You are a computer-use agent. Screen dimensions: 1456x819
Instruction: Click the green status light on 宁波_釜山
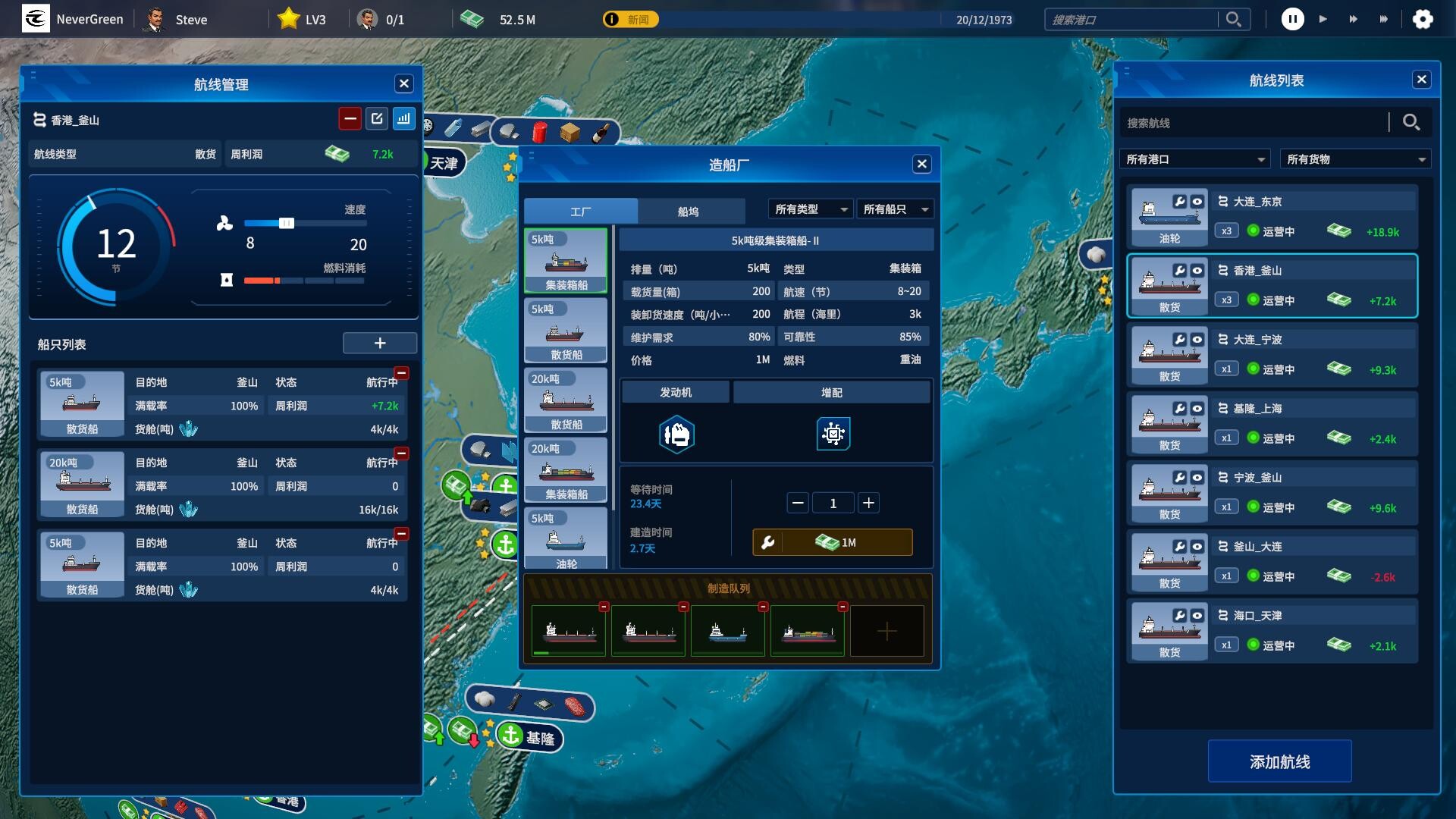(1252, 507)
